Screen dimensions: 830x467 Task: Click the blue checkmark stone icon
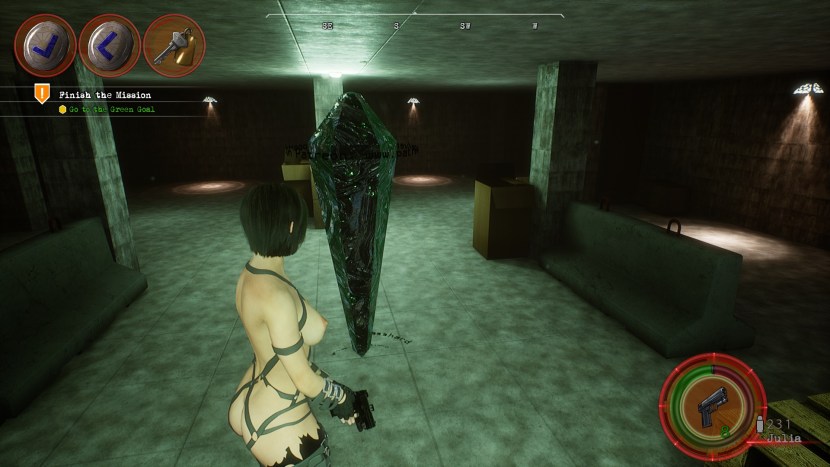coord(45,45)
